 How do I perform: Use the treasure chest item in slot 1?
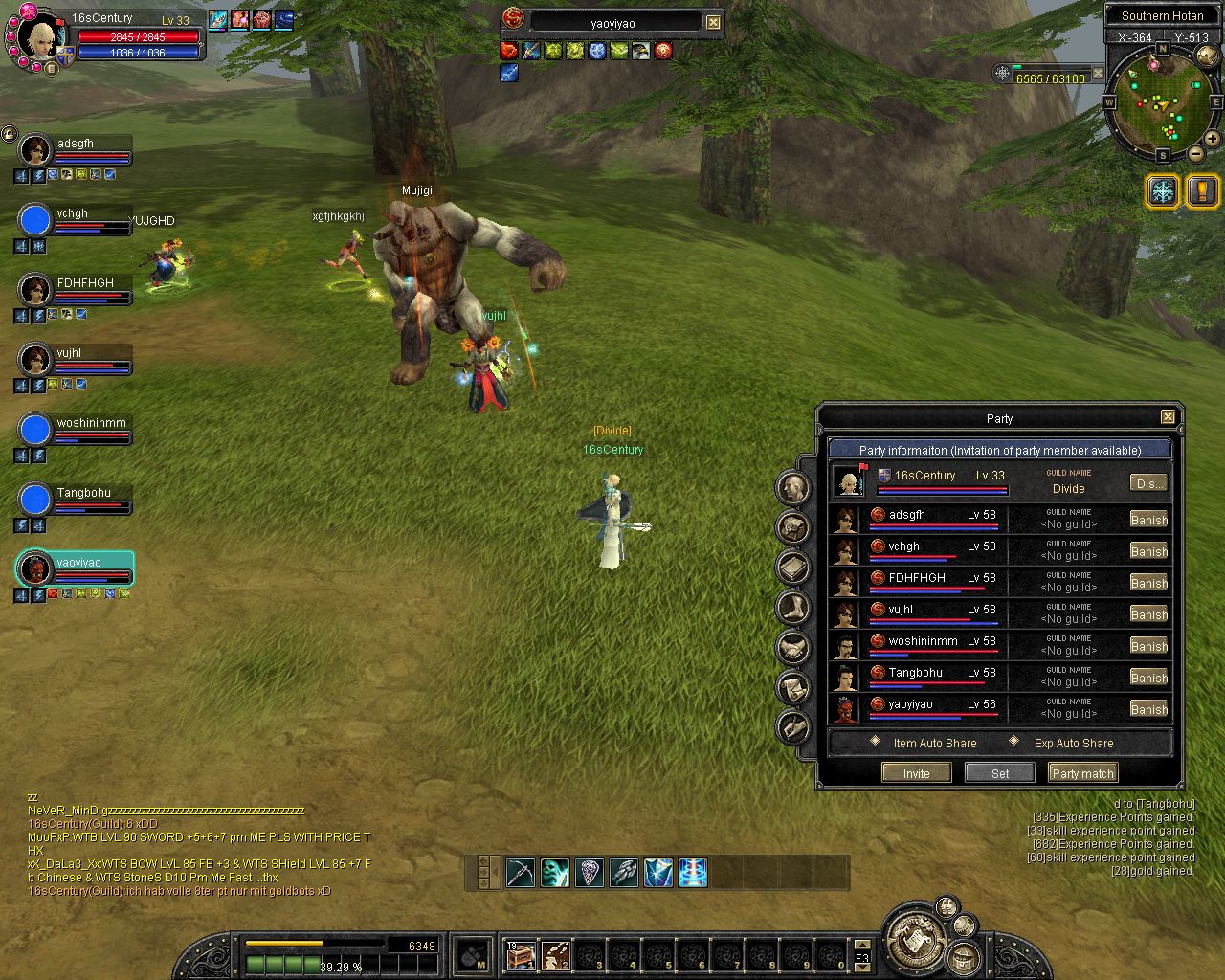521,955
